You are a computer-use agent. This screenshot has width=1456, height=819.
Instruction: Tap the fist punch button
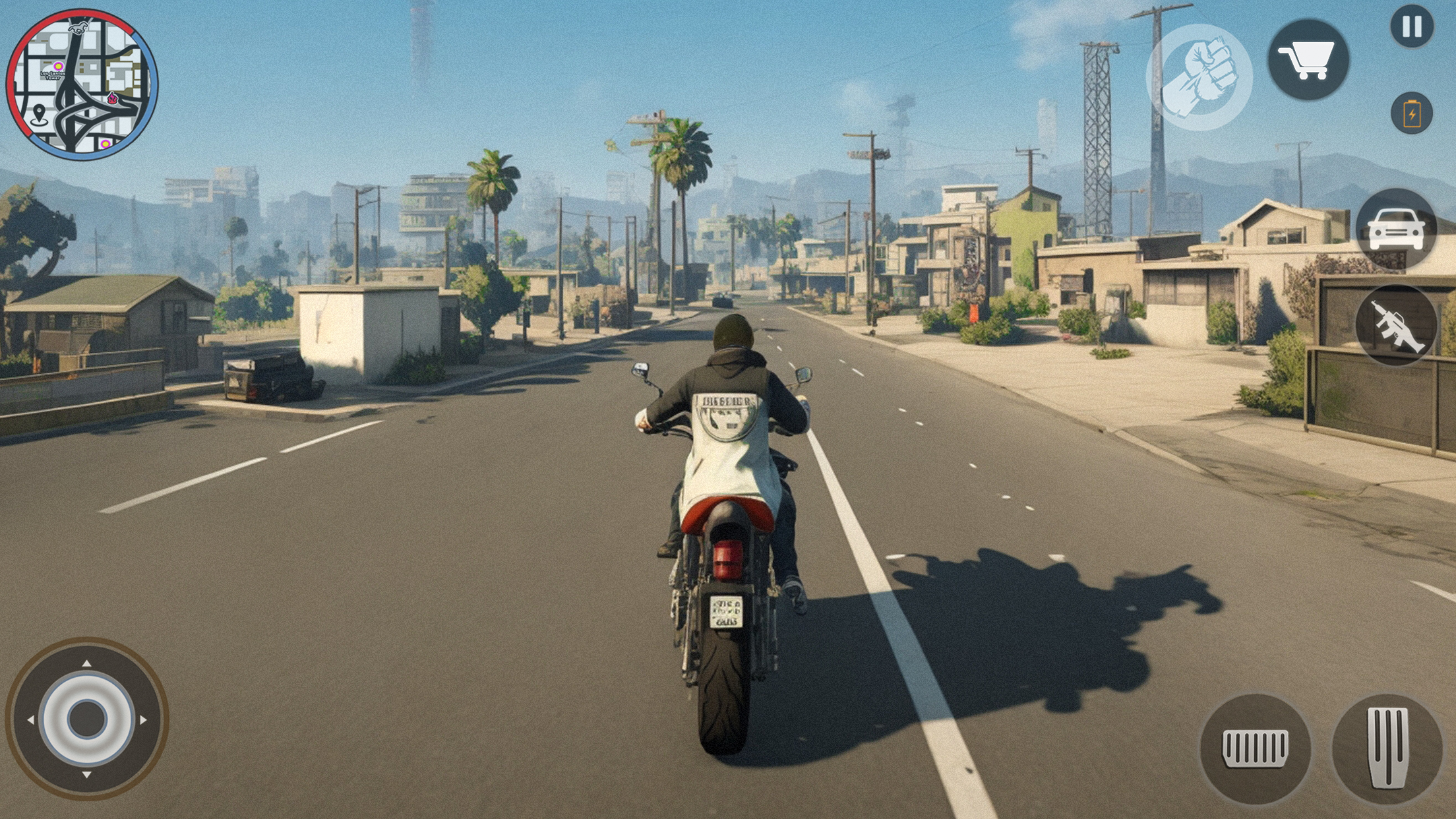pyautogui.click(x=1199, y=77)
